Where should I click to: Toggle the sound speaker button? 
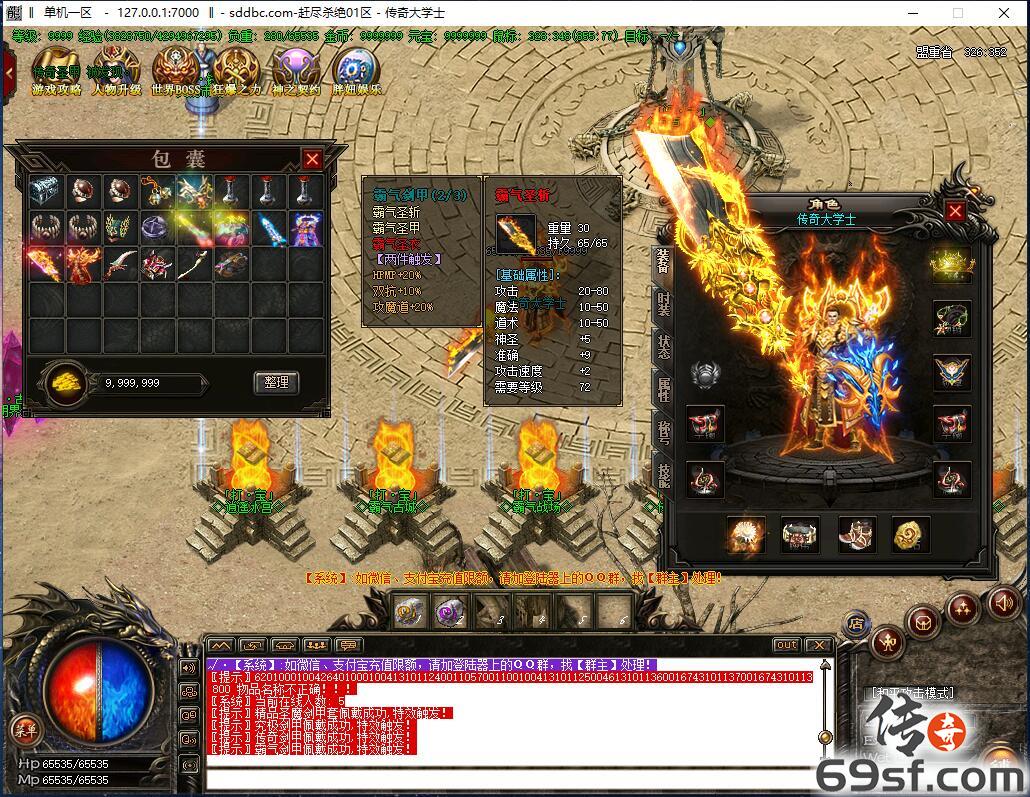coord(1003,602)
